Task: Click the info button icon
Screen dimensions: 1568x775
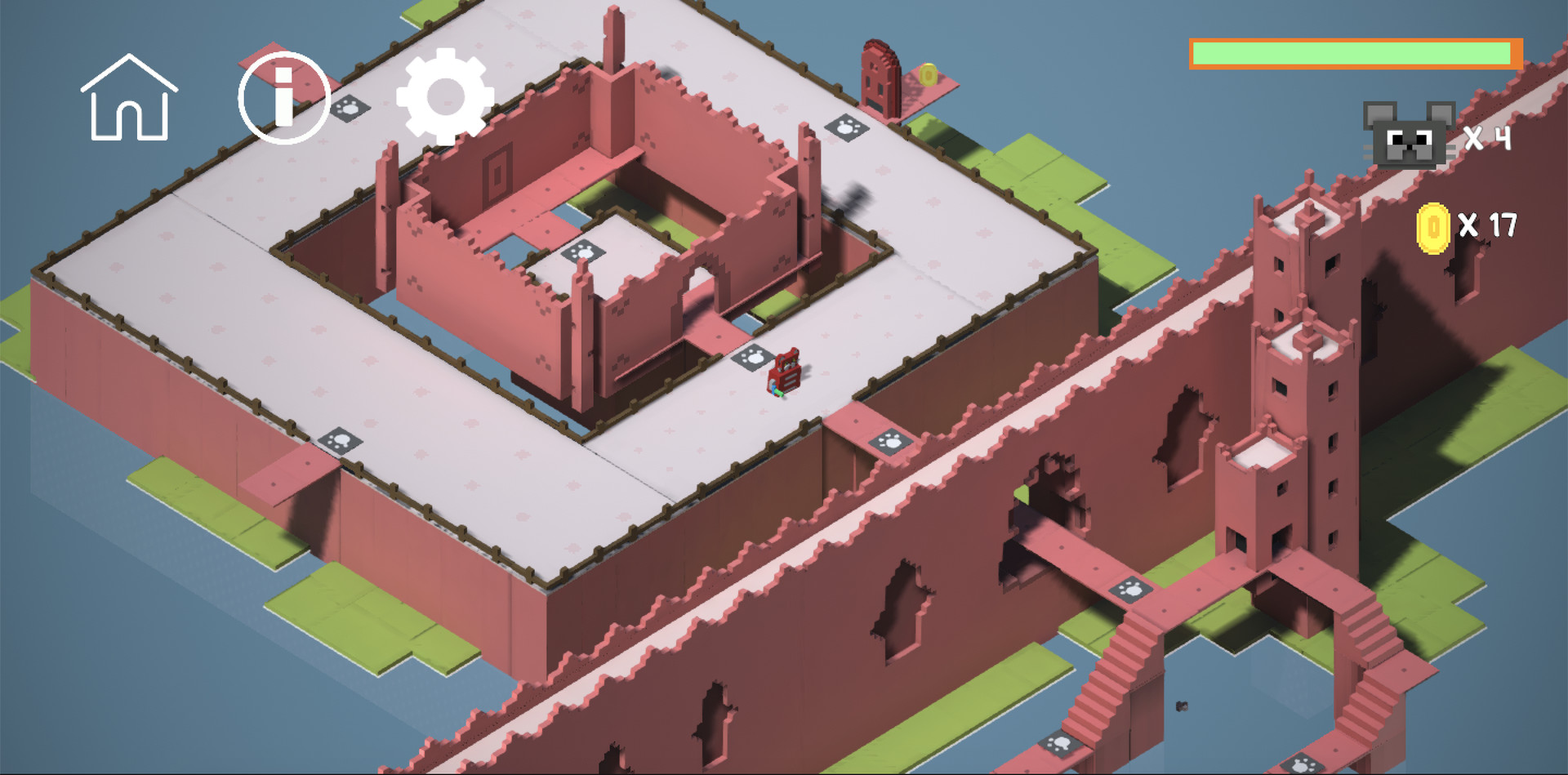Action: pos(283,96)
